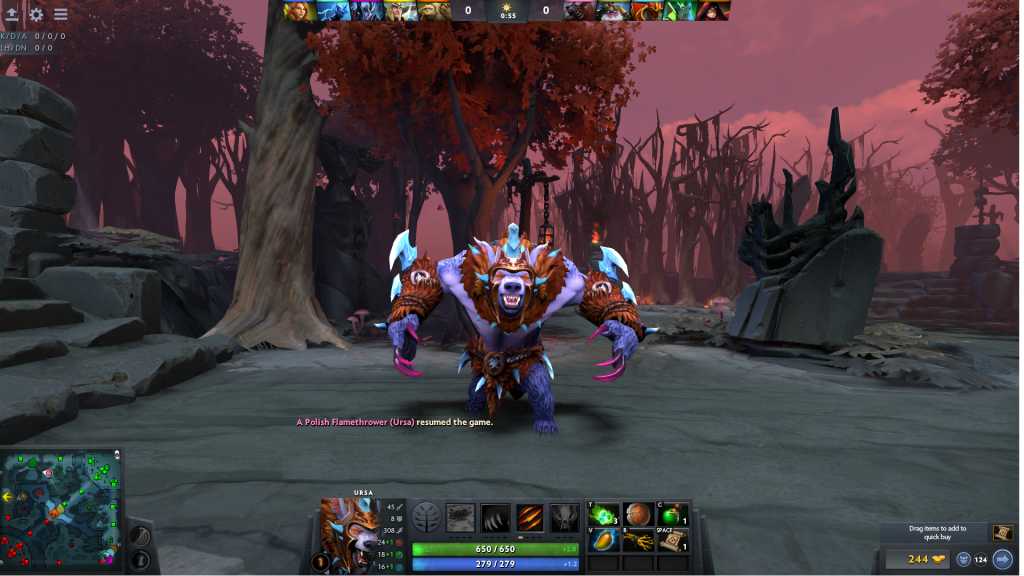Select the Iron Branch item slot
Image resolution: width=1024 pixels, height=576 pixels.
click(x=639, y=541)
